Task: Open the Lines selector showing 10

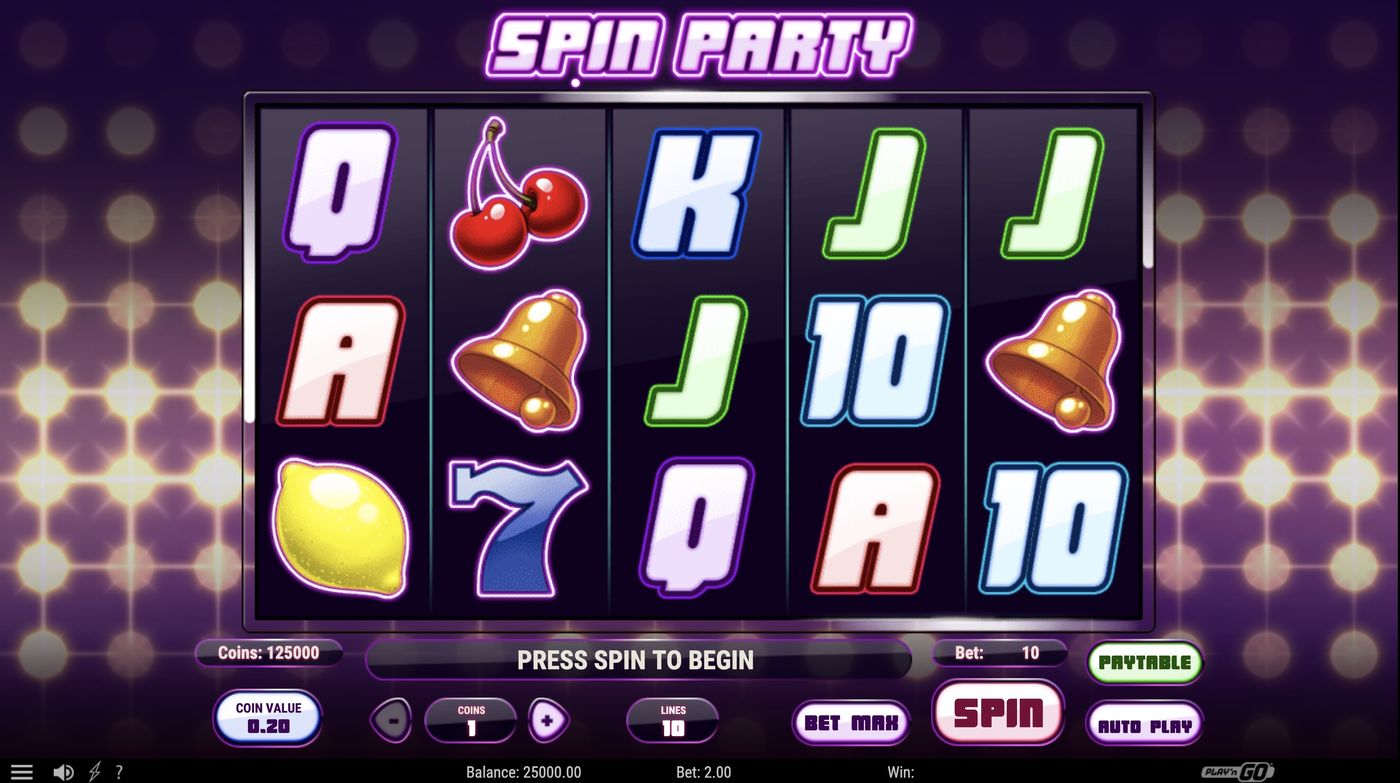Action: pos(672,718)
